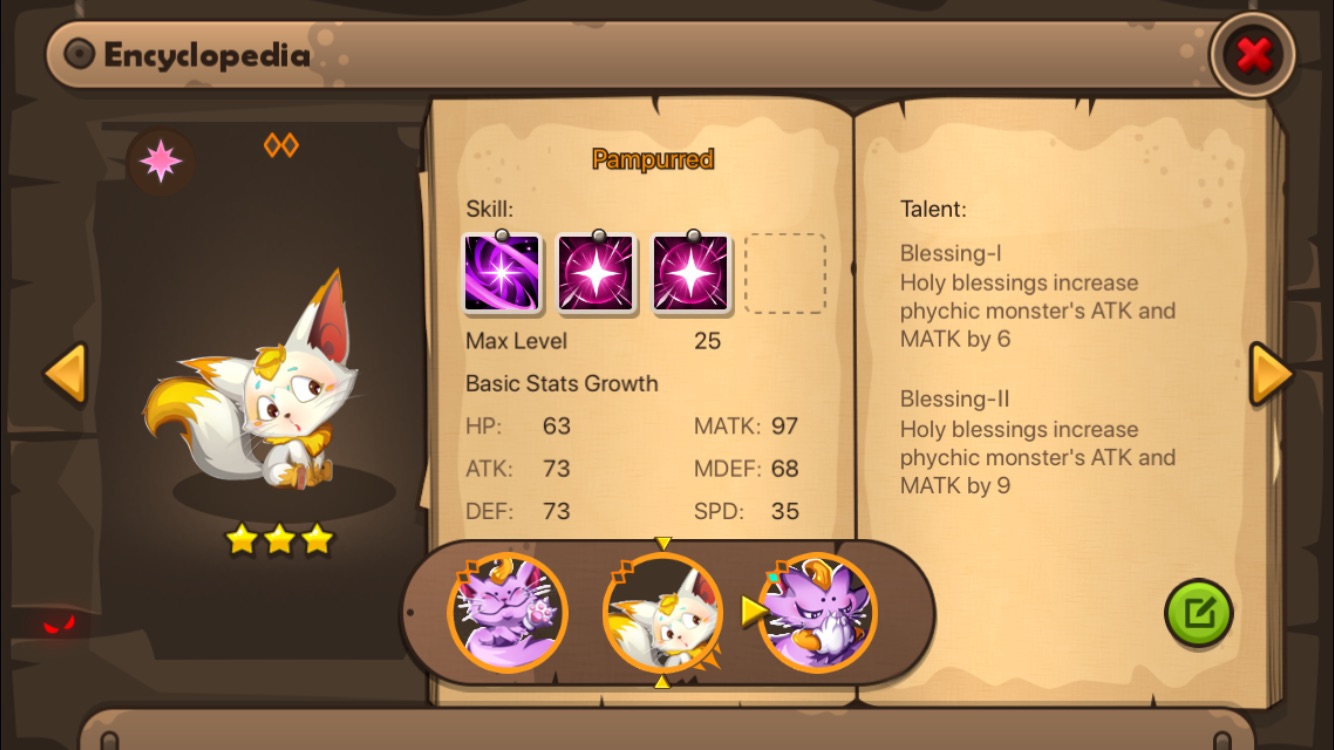Click the empty dashed skill slot
The height and width of the screenshot is (750, 1334).
[785, 273]
